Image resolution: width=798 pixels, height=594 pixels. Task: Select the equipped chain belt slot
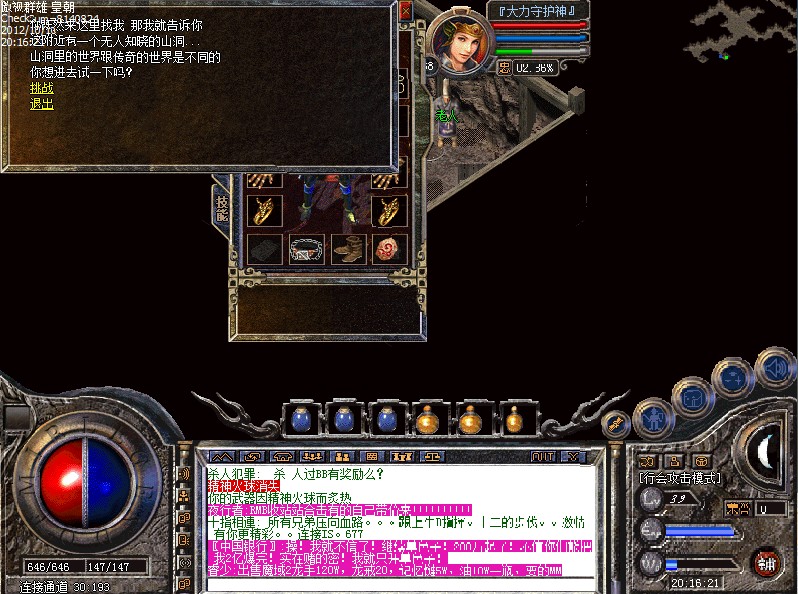tap(306, 249)
